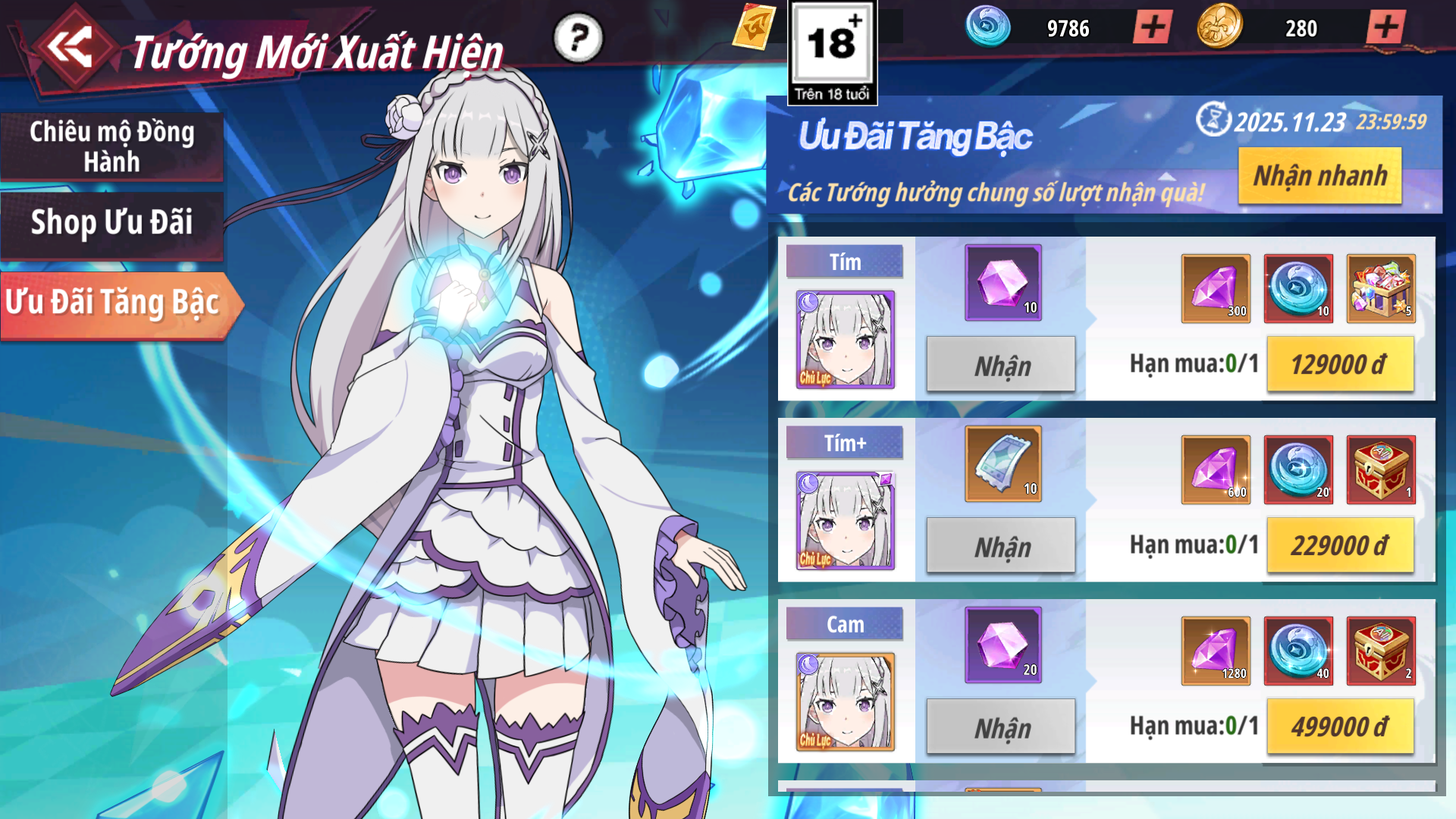
Task: View the 1280 purple gems reward
Action: pyautogui.click(x=1215, y=651)
